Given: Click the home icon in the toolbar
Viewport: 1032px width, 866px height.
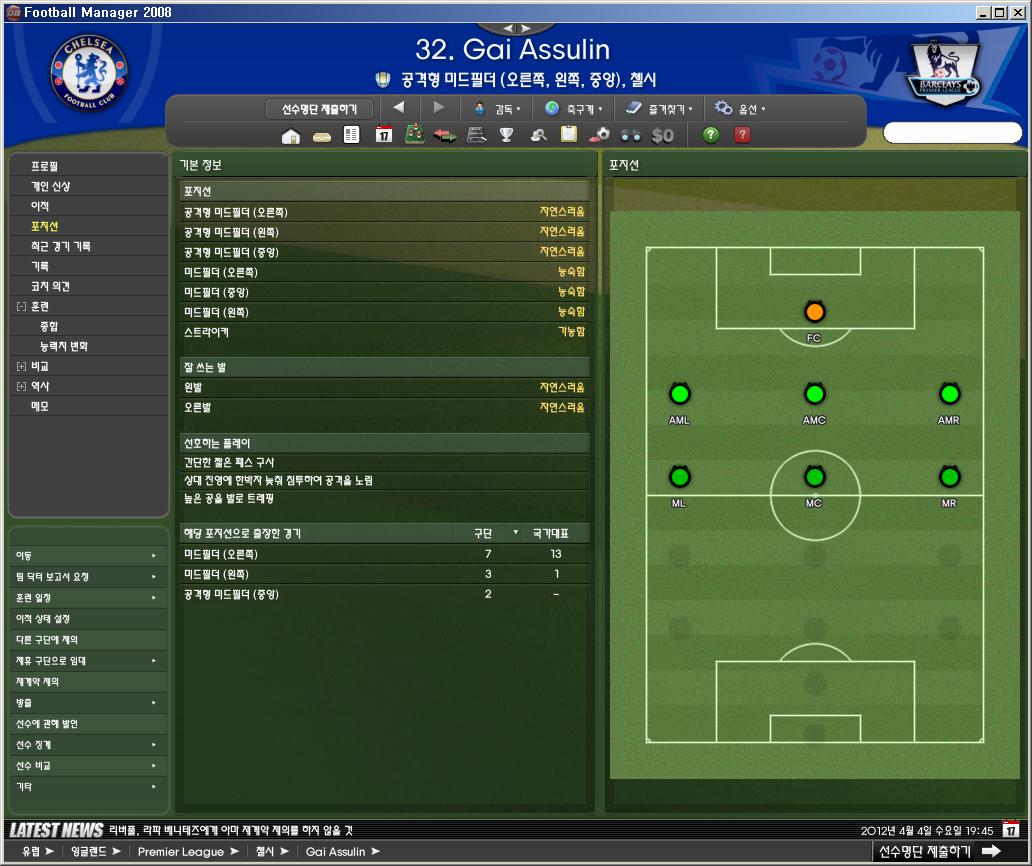Looking at the screenshot, I should pyautogui.click(x=291, y=136).
